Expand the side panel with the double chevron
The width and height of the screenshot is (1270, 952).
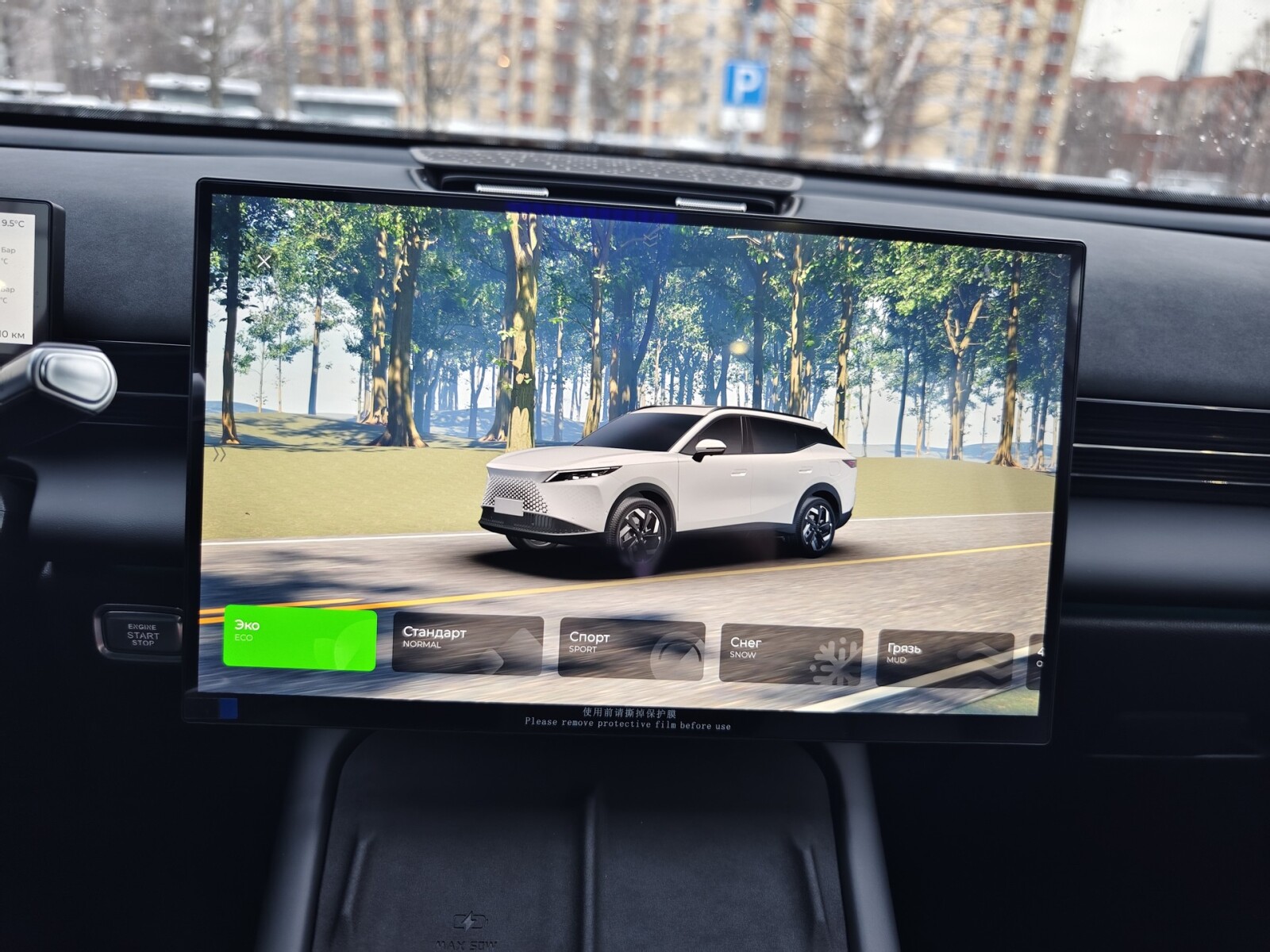pyautogui.click(x=220, y=455)
